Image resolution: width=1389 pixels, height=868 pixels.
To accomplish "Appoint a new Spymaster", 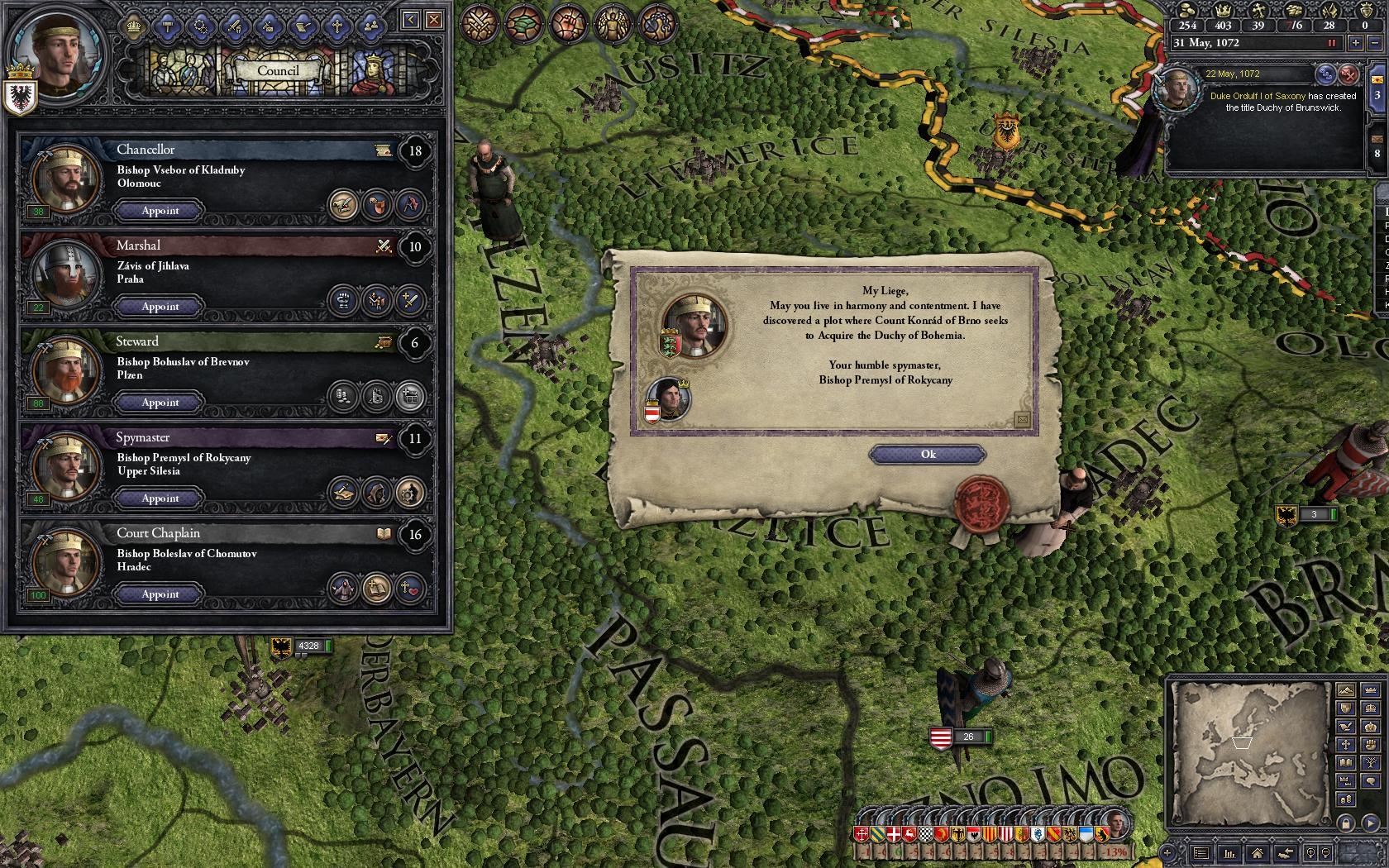I will click(160, 498).
